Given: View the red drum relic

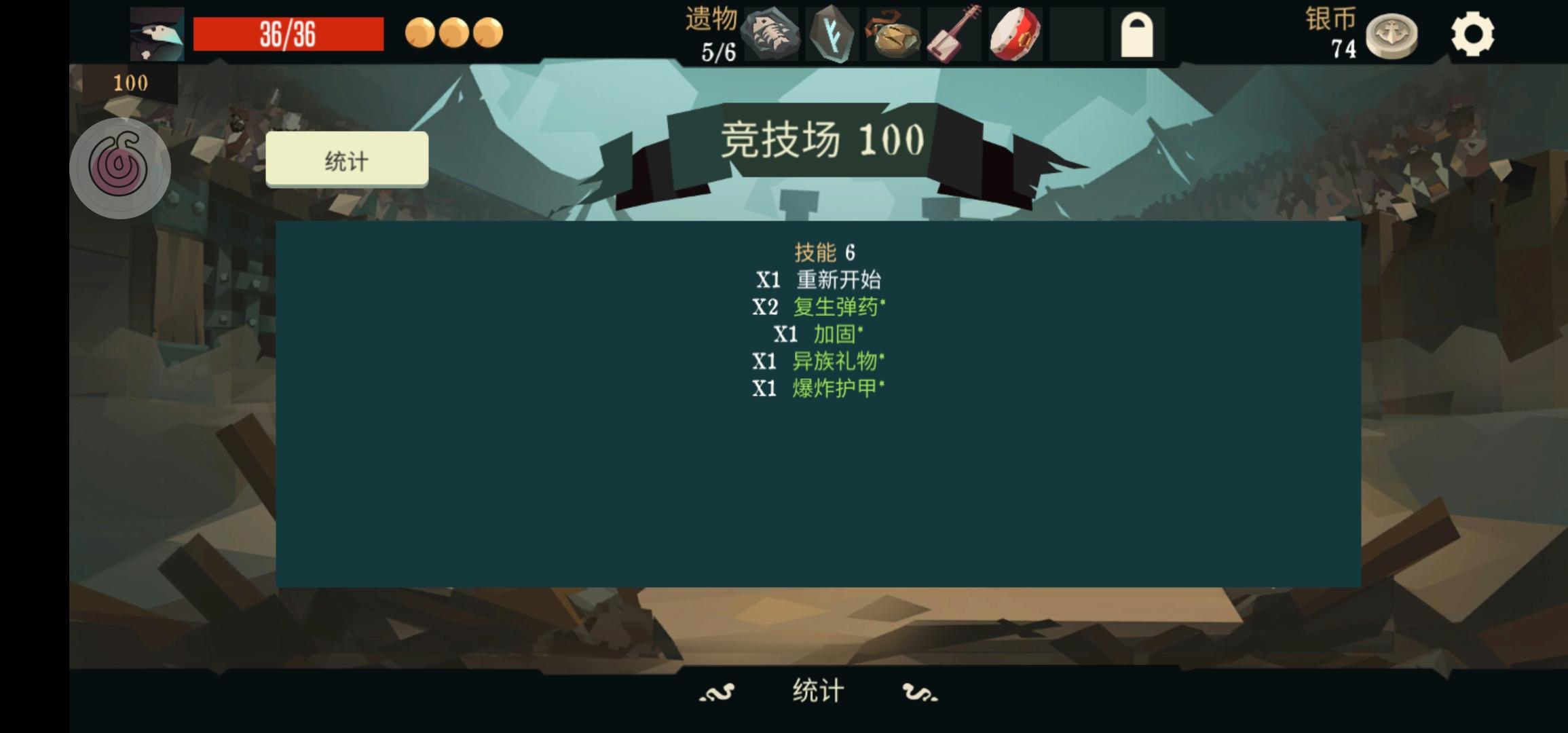Looking at the screenshot, I should pos(1013,34).
